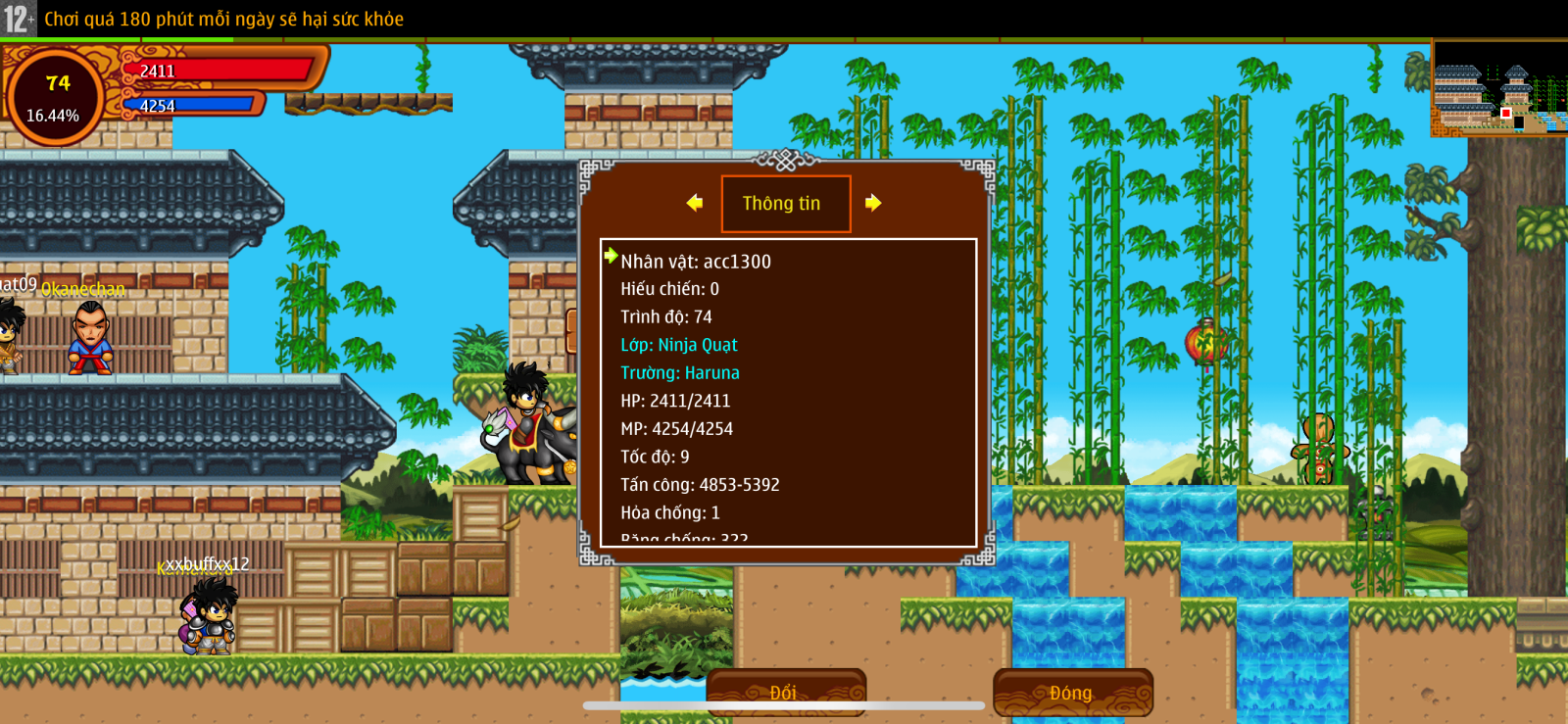Select the Lớp: Ninja Quạt row
Viewport: 1568px width, 724px height.
(x=678, y=345)
